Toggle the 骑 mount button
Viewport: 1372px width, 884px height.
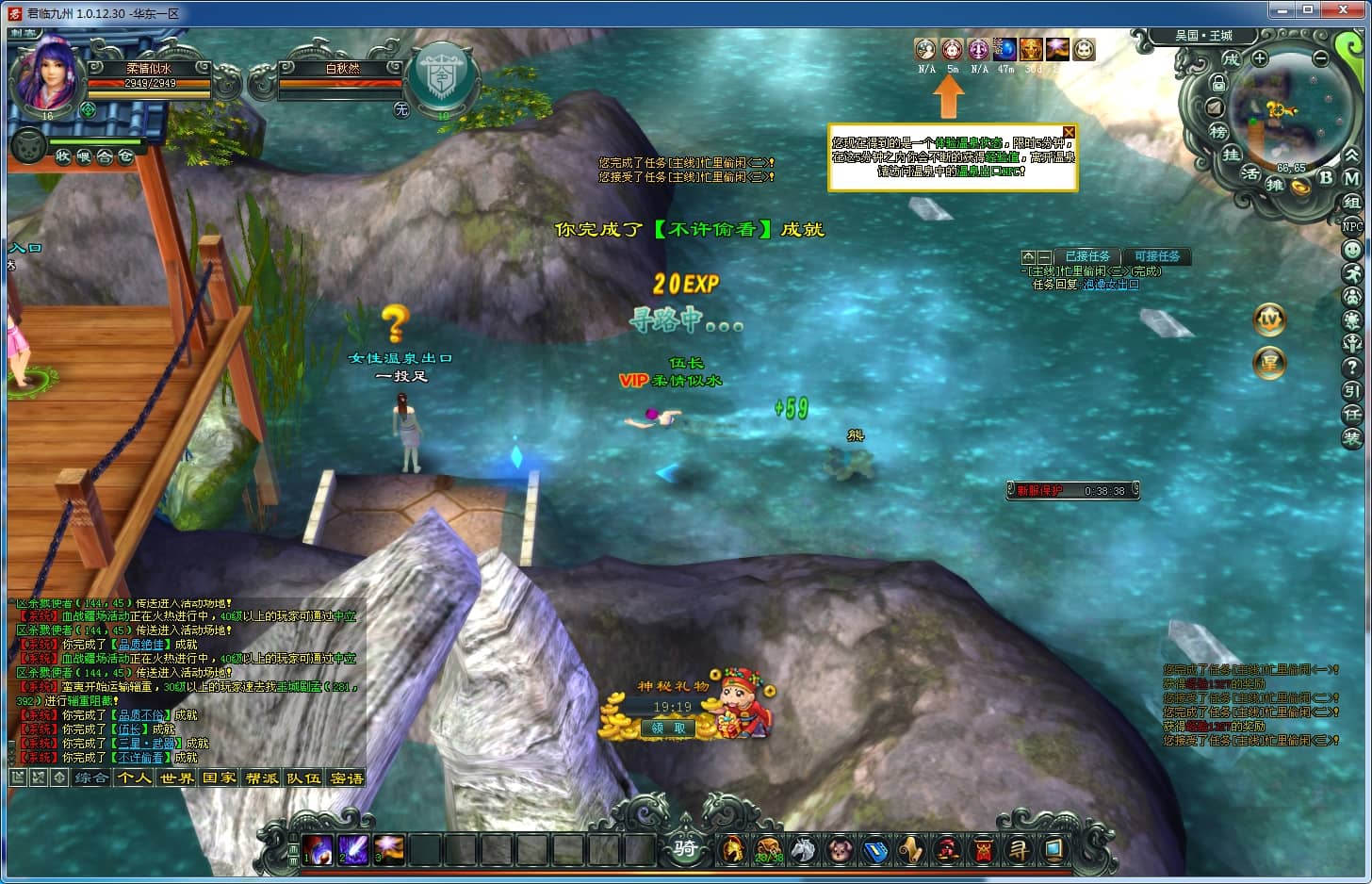click(685, 848)
